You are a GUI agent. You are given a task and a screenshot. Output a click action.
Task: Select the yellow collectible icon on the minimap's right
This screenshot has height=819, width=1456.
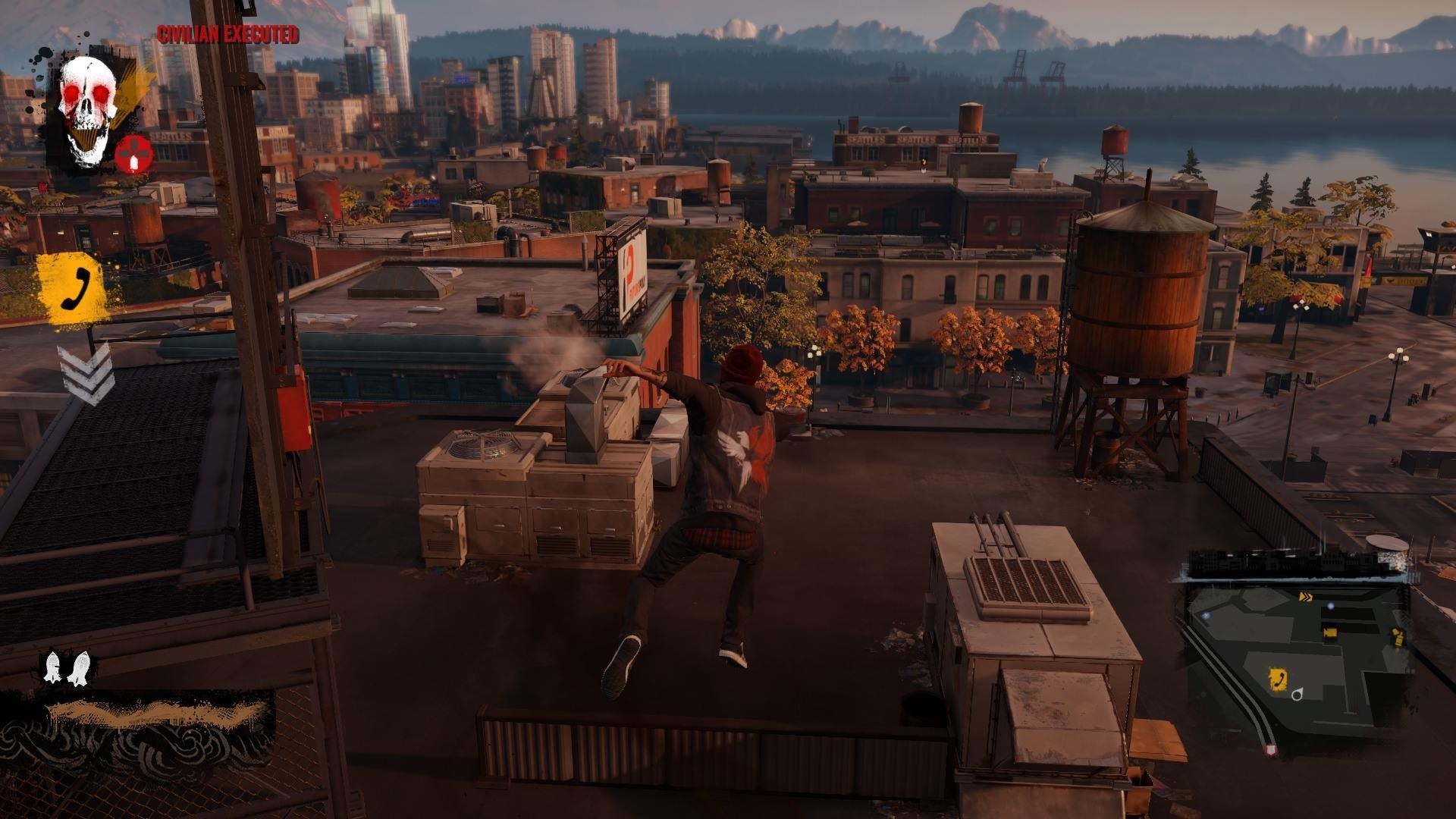pyautogui.click(x=1398, y=637)
